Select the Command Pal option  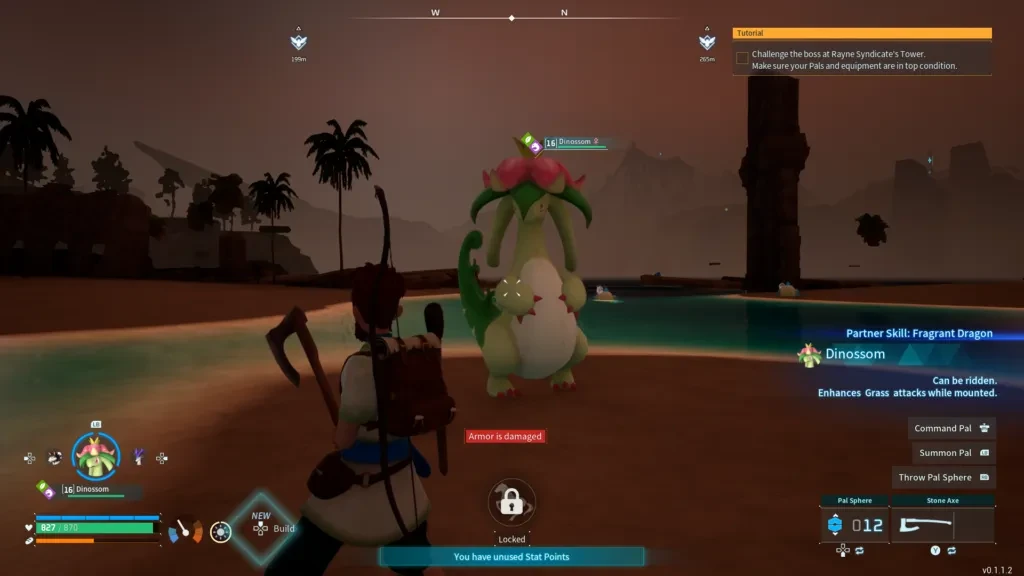[952, 428]
